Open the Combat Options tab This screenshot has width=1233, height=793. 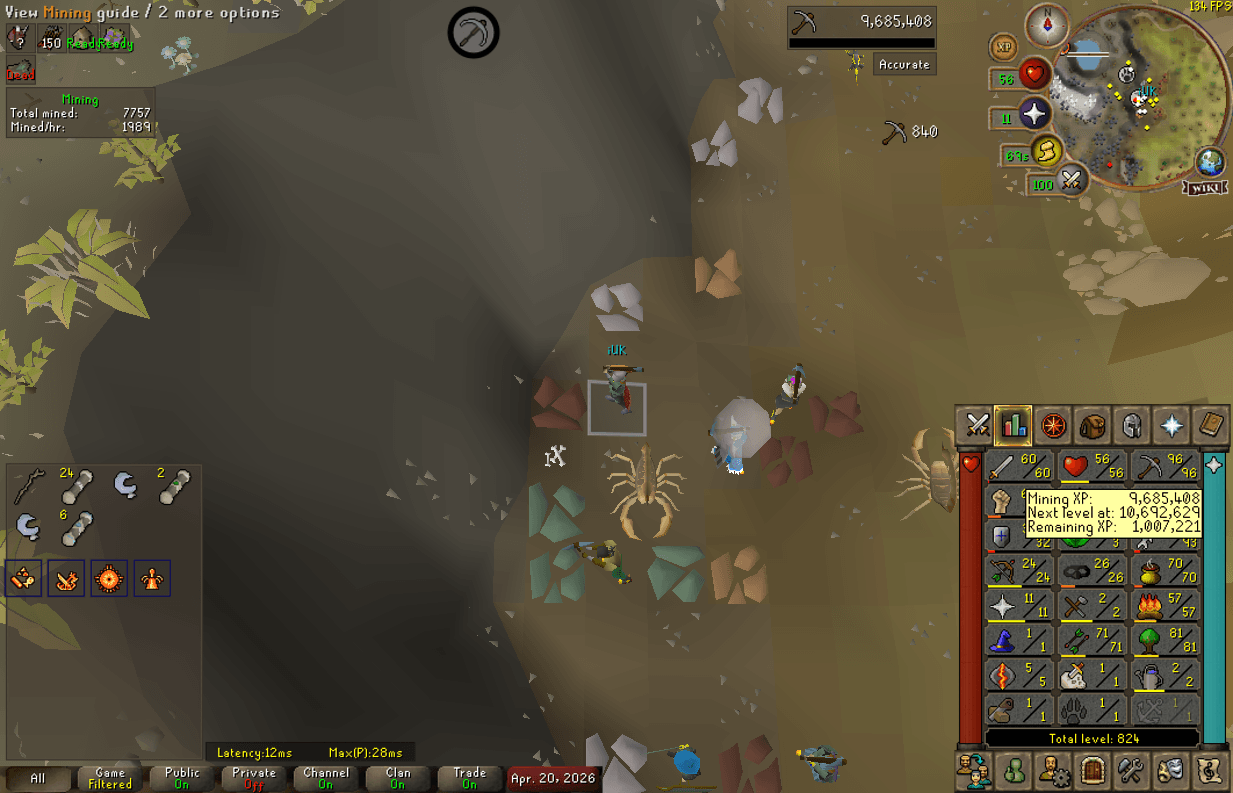click(976, 426)
